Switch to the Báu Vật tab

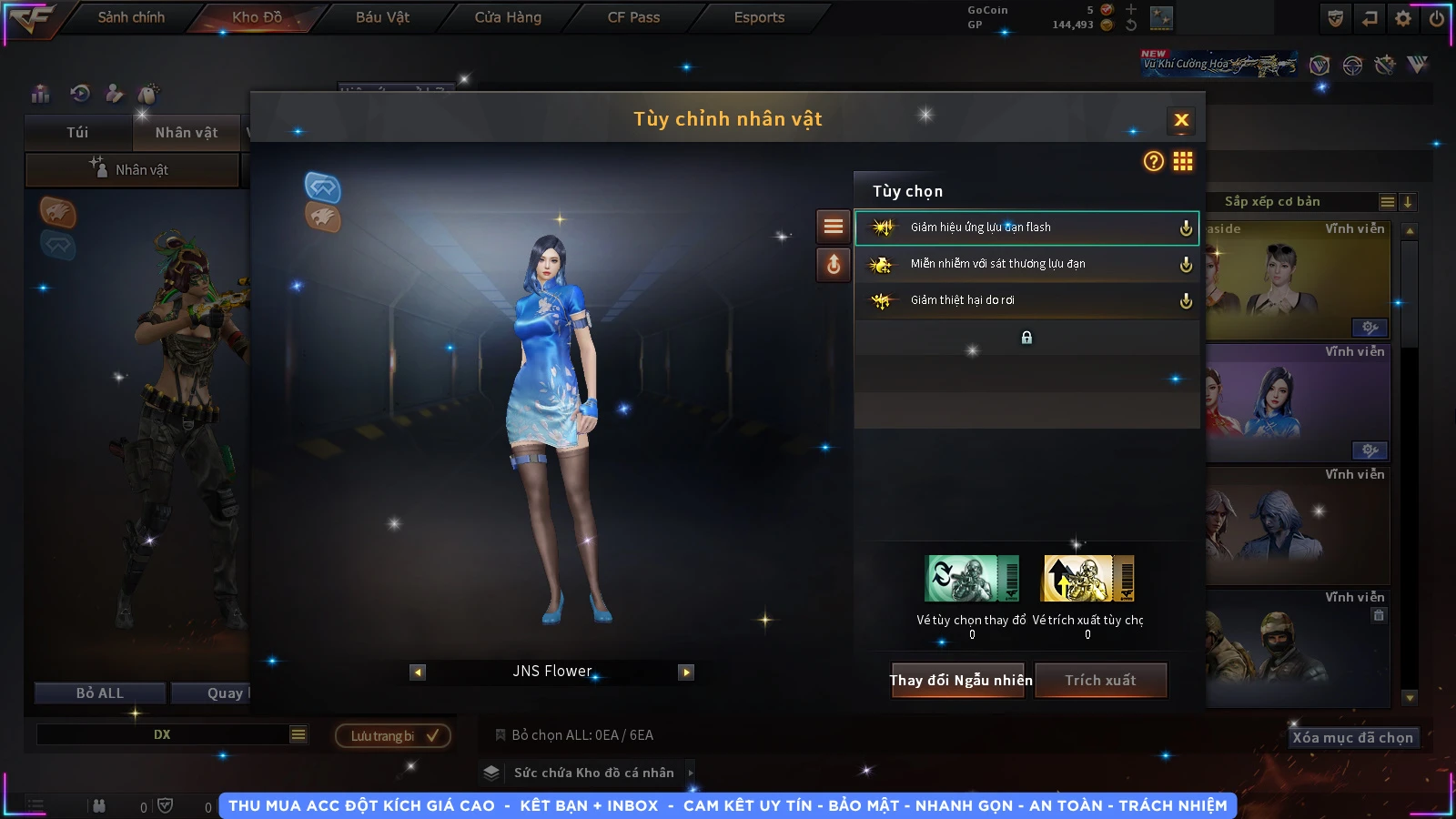pyautogui.click(x=382, y=17)
